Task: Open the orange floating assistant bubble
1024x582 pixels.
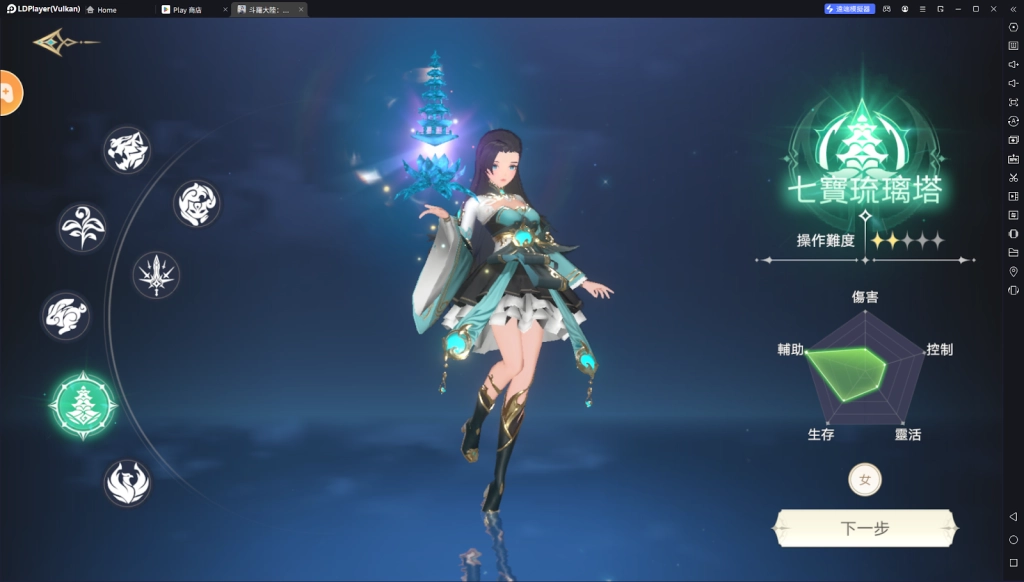Action: [x=8, y=93]
